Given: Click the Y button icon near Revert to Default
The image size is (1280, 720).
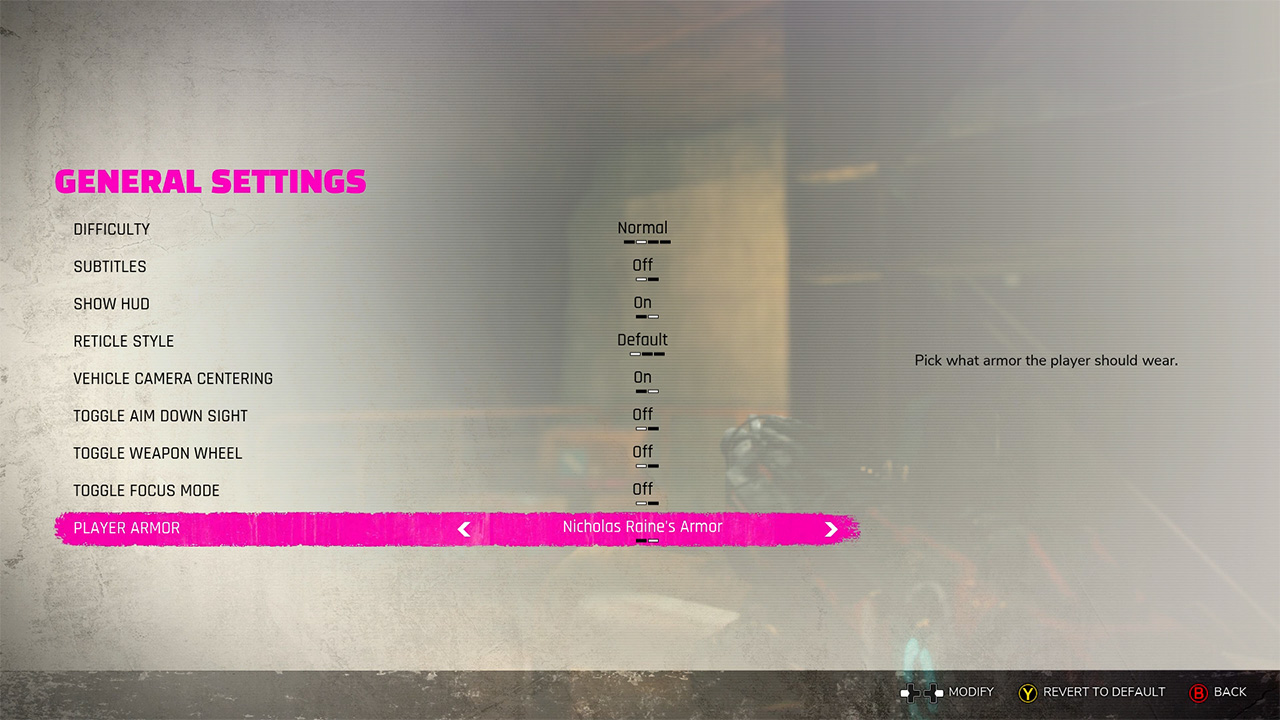Looking at the screenshot, I should 1027,692.
